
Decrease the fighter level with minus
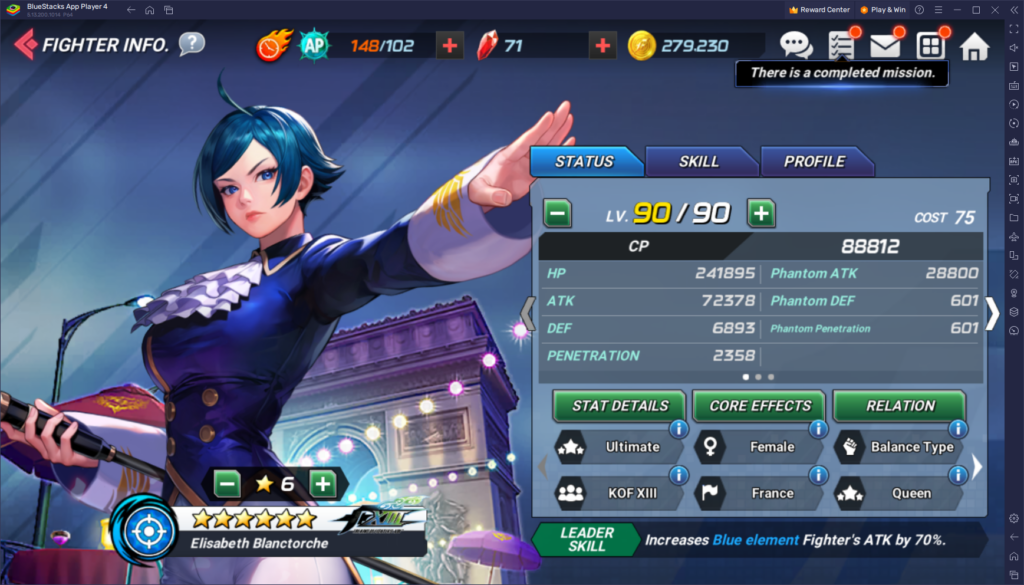click(x=558, y=213)
